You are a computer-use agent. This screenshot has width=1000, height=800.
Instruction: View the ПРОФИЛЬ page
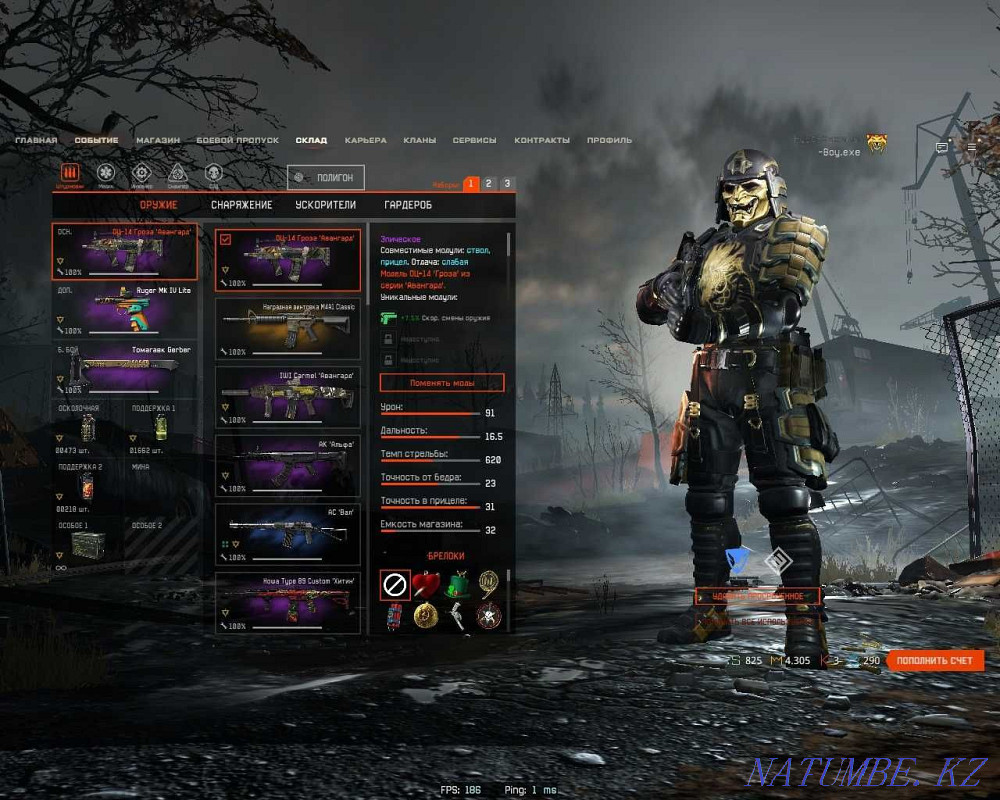pos(609,141)
